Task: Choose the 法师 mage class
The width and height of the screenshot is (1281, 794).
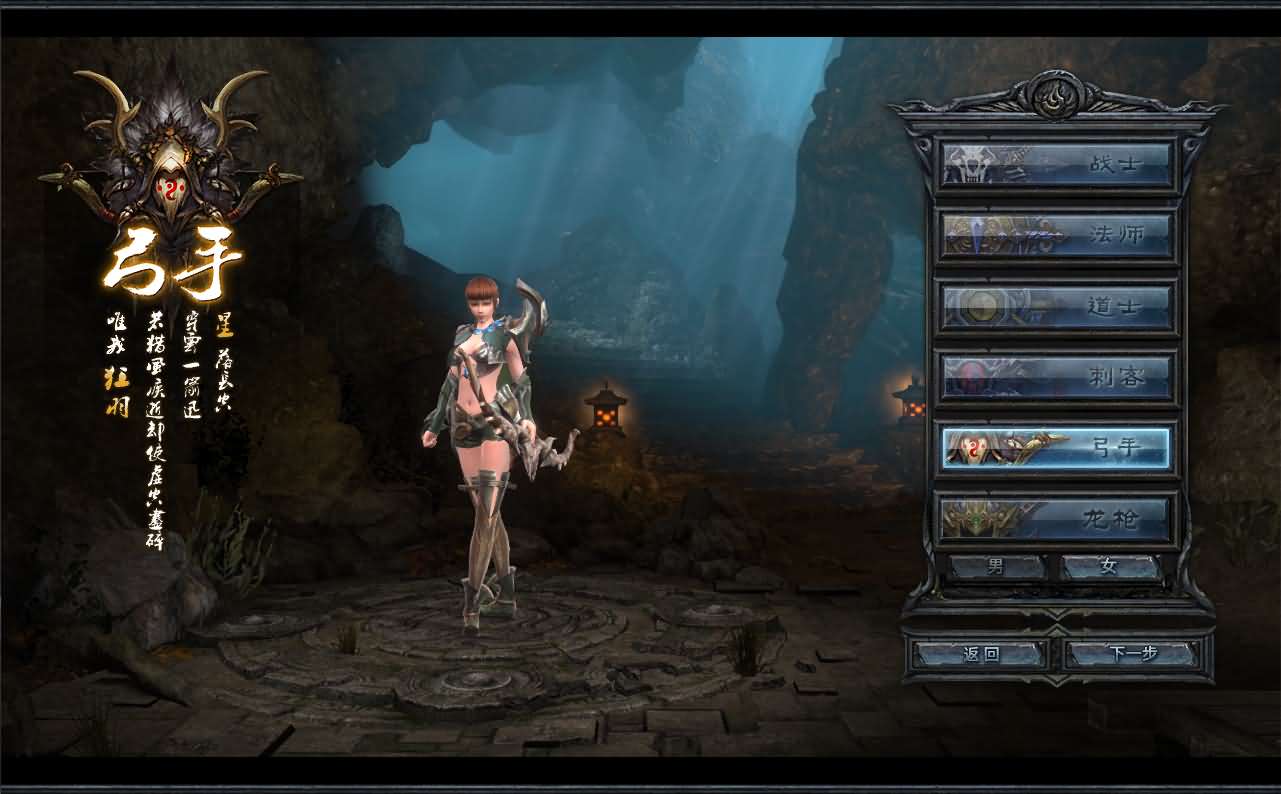Action: click(1056, 235)
